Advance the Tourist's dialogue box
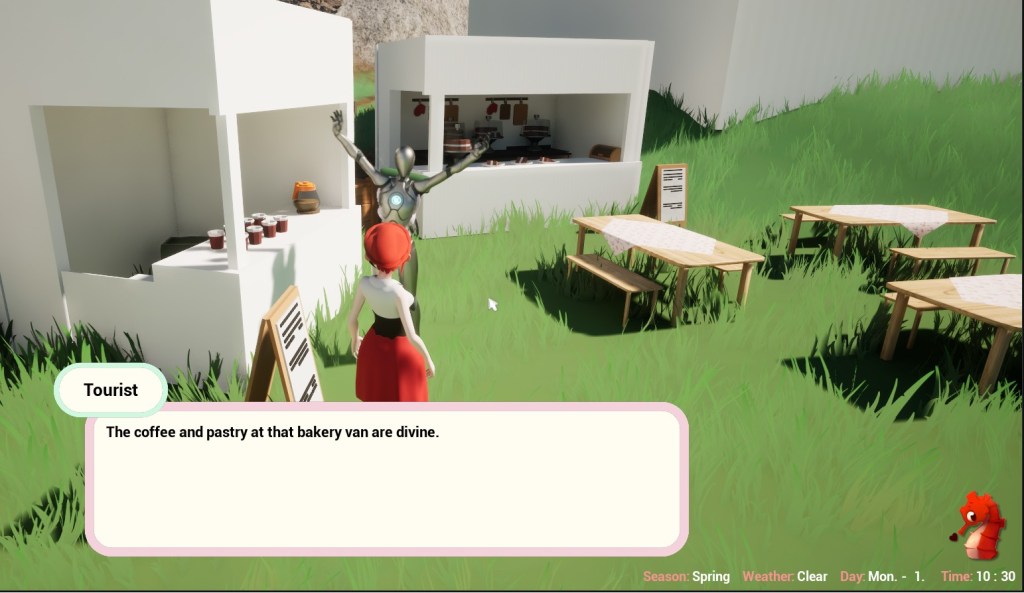This screenshot has width=1024, height=593. [x=386, y=478]
